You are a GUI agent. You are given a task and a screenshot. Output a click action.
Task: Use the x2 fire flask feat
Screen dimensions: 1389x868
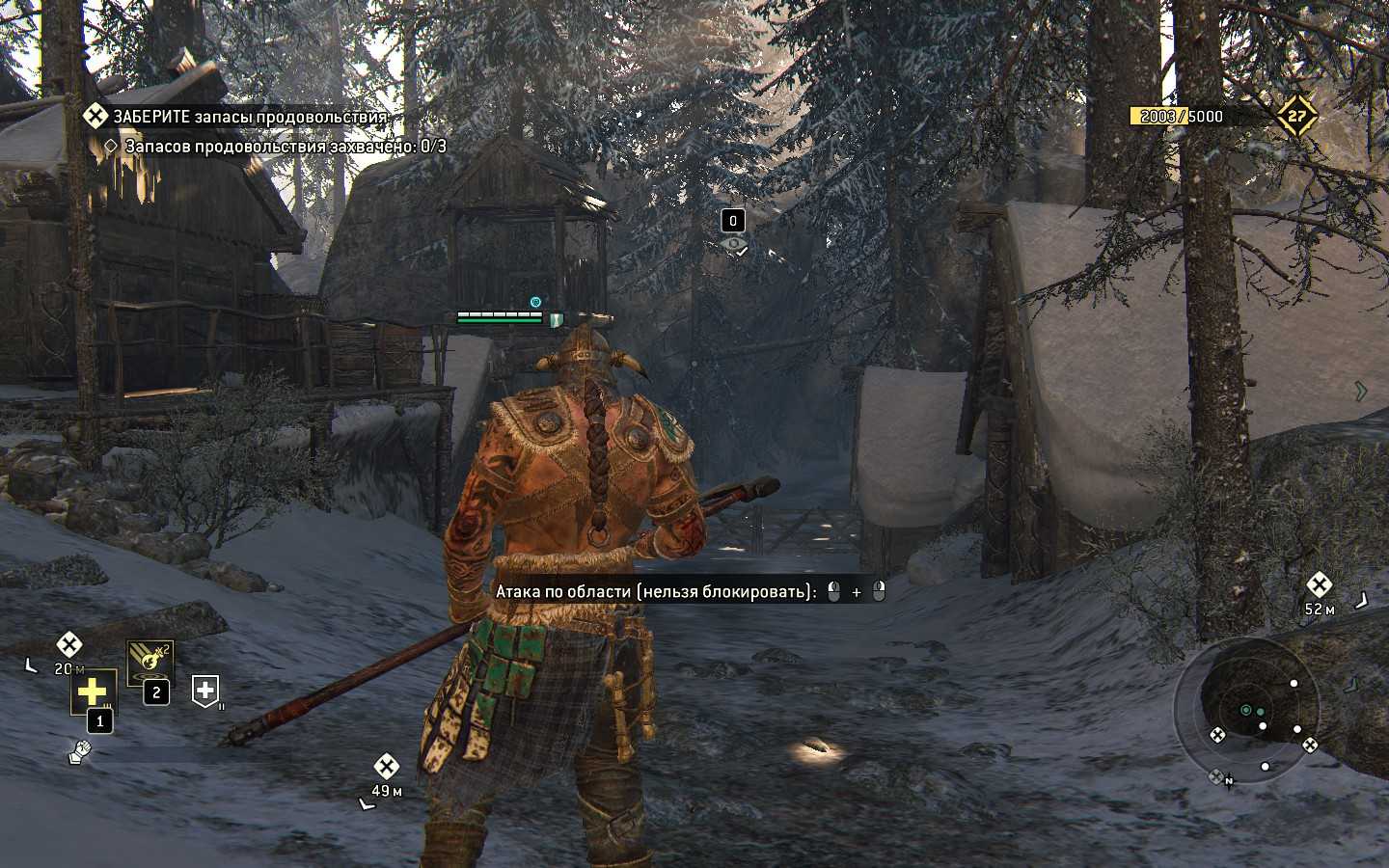(150, 662)
